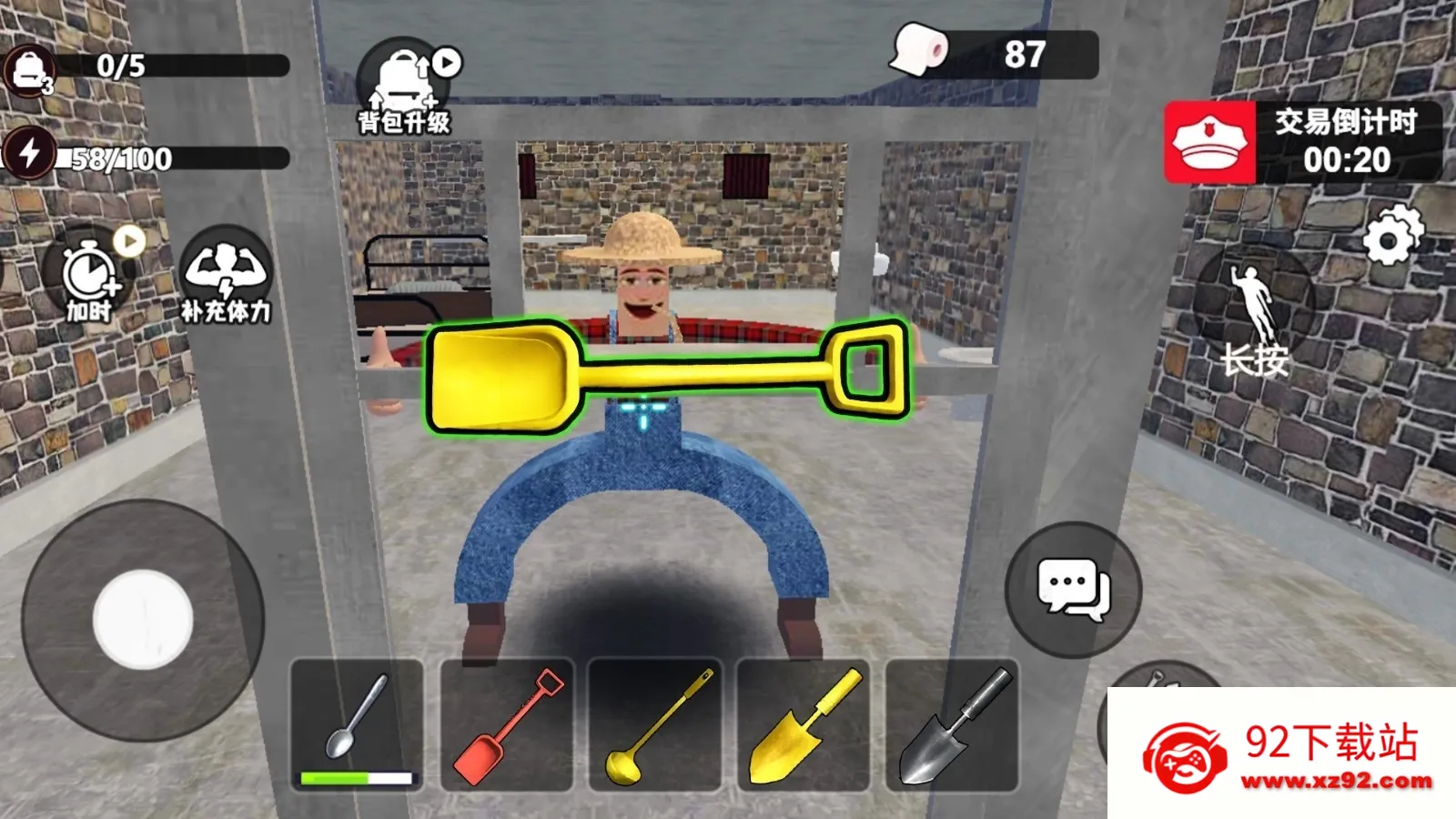Open the 92 download site watermark link

point(1283,754)
